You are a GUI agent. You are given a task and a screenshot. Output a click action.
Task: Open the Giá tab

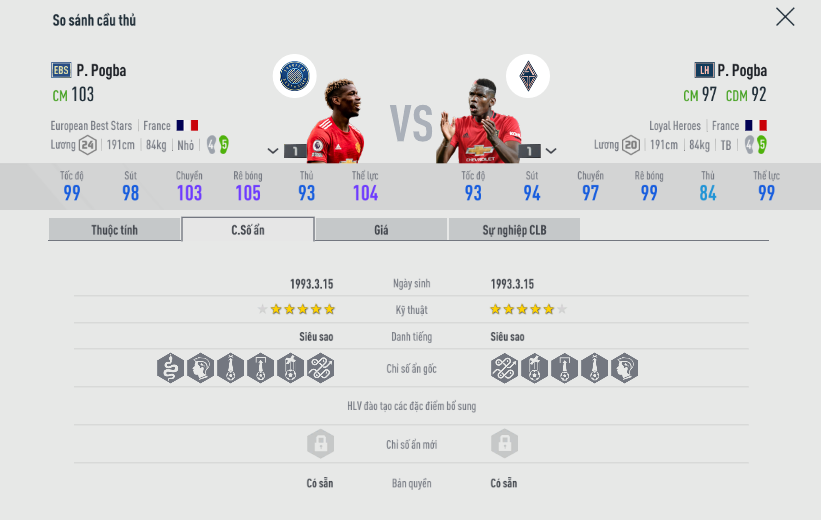(381, 230)
